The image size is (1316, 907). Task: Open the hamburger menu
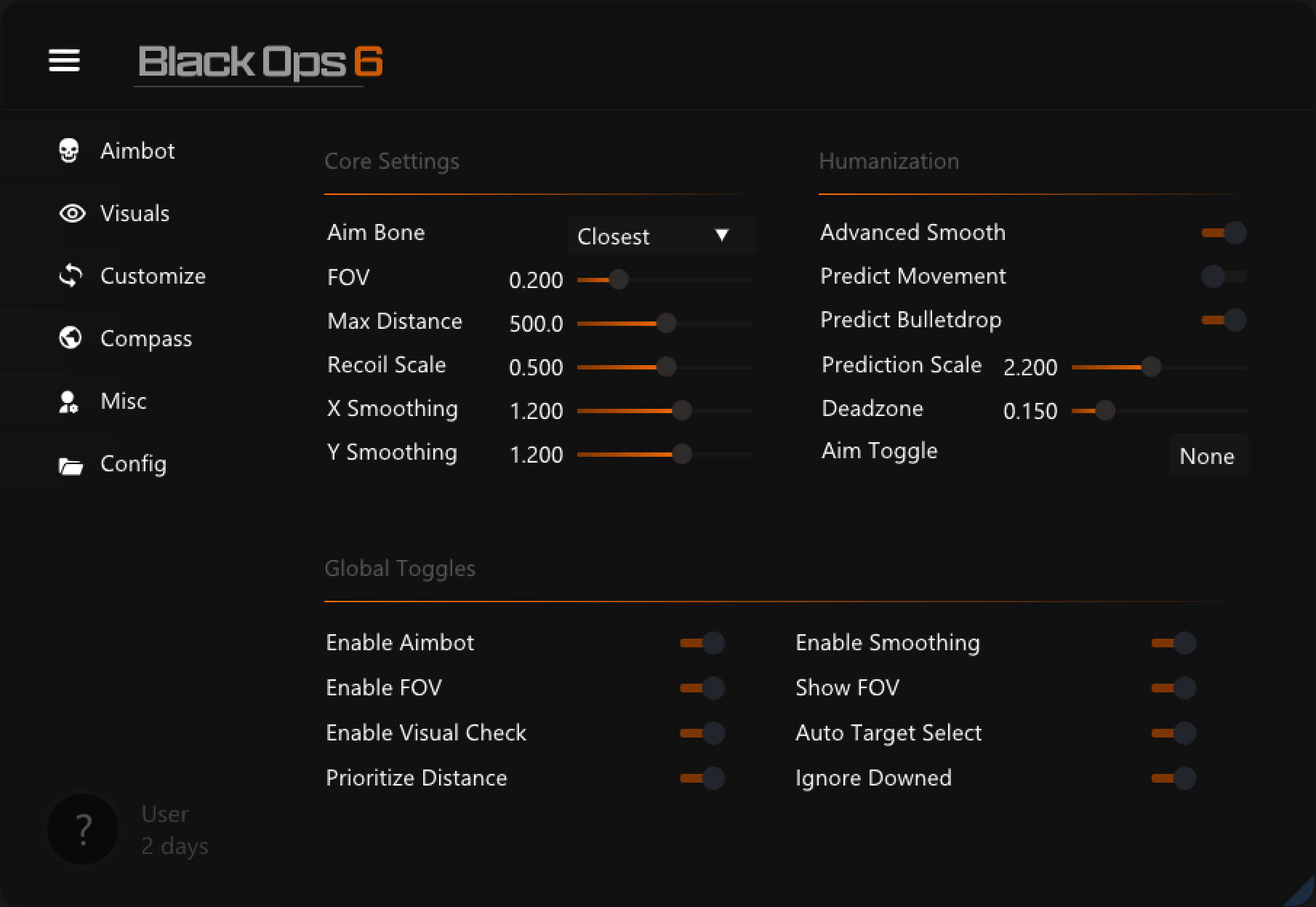click(x=64, y=60)
